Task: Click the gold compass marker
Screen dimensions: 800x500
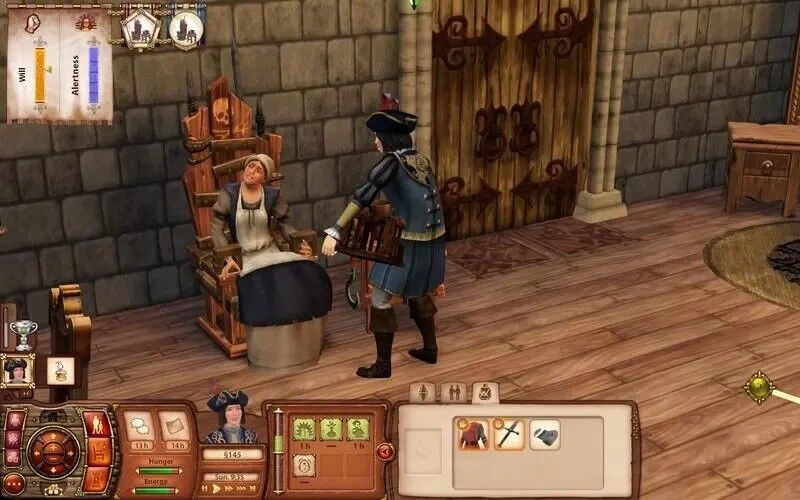Action: [759, 386]
